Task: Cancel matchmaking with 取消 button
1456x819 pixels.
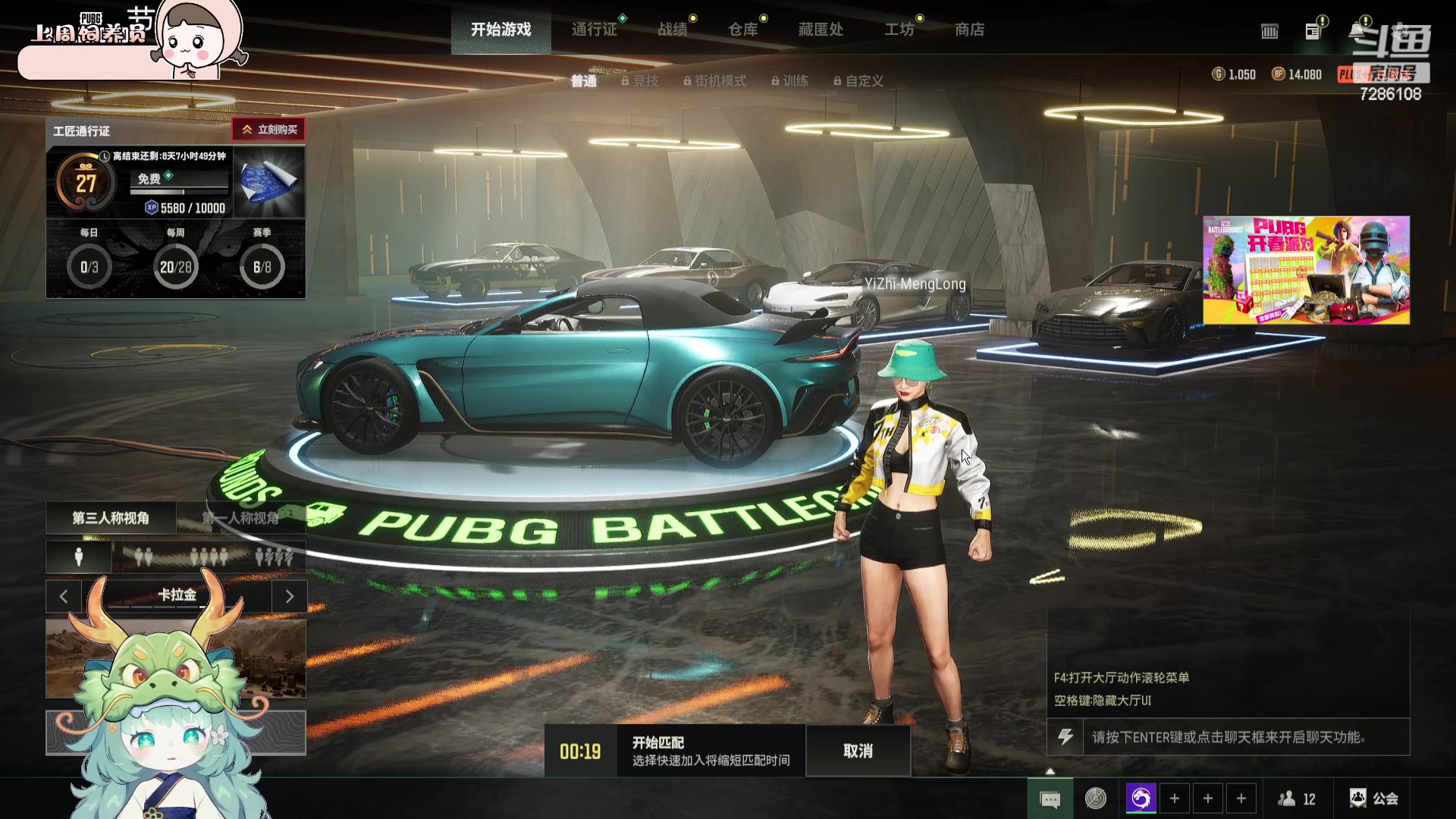Action: [x=858, y=751]
